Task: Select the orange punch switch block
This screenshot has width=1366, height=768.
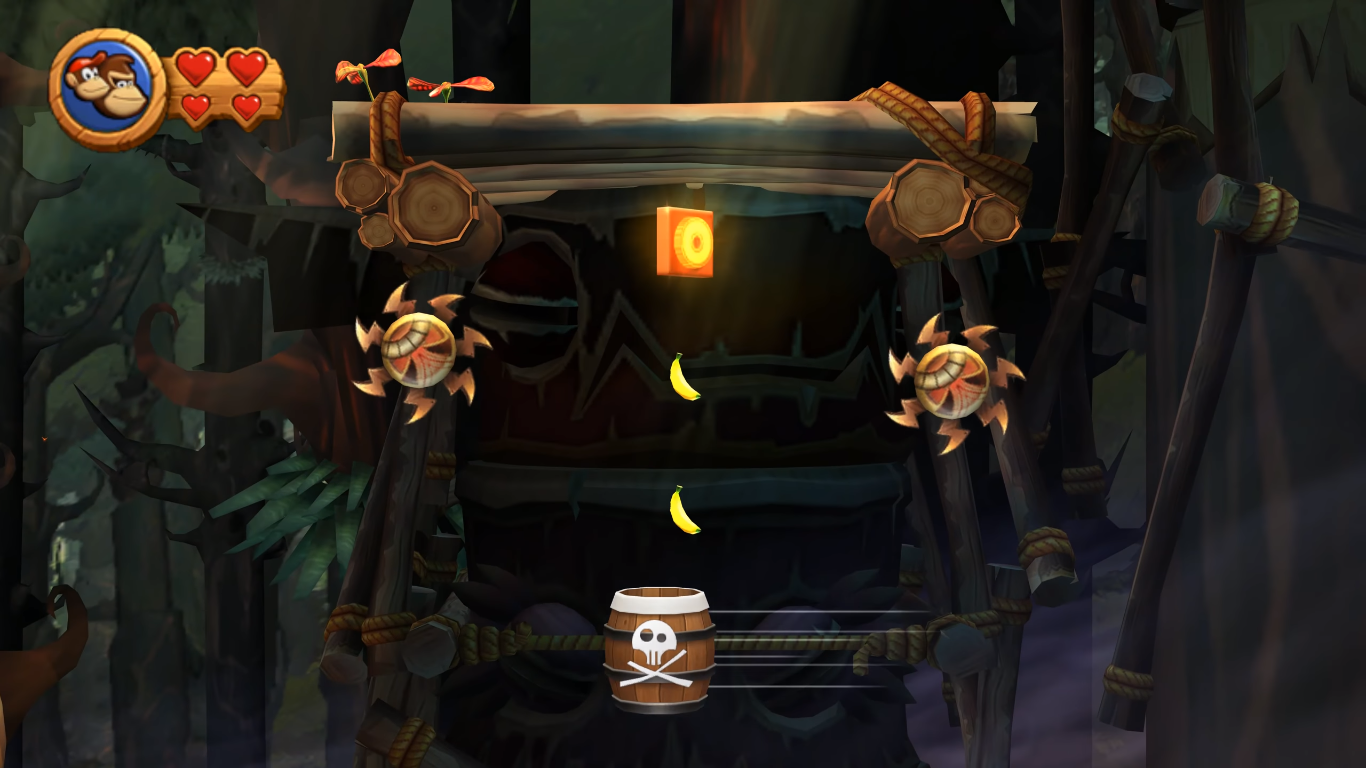Action: (x=686, y=240)
